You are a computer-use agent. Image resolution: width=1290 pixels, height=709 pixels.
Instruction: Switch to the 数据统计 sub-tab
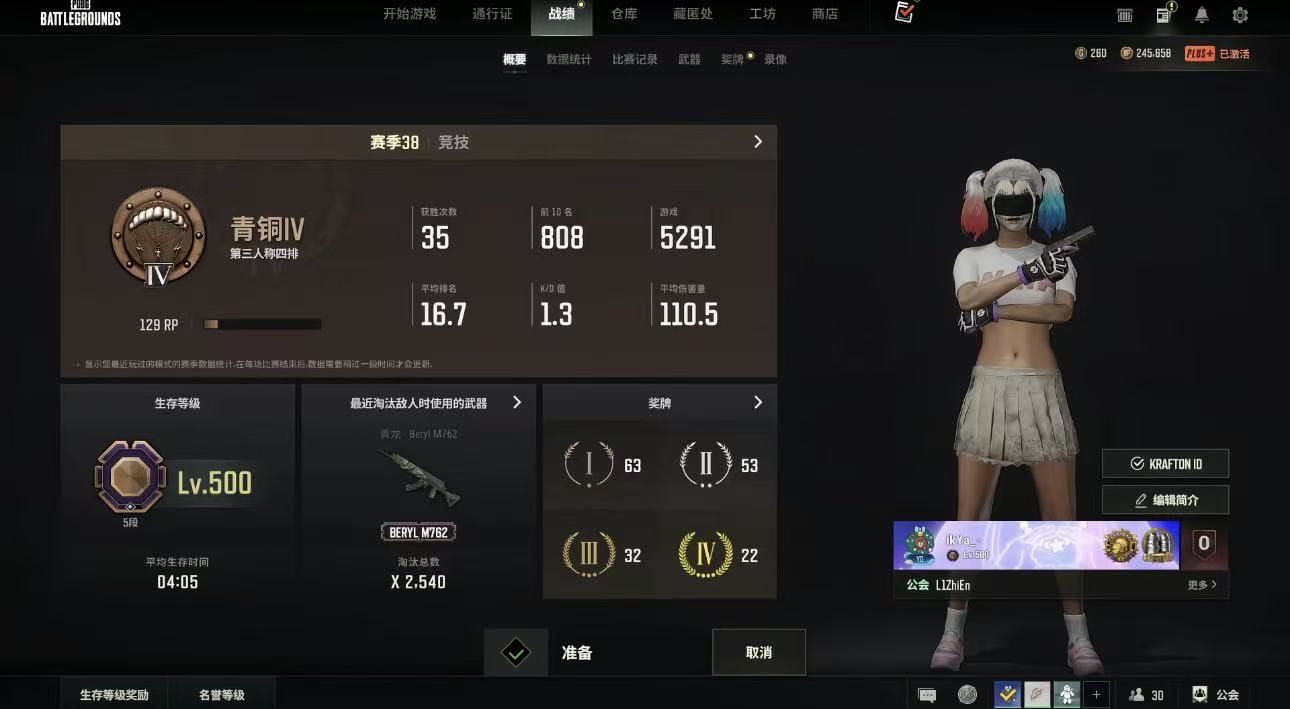[x=569, y=59]
